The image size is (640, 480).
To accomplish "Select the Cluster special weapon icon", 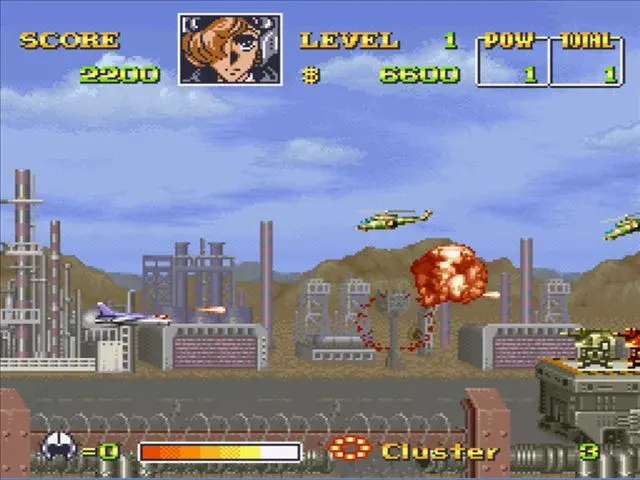I will pos(349,449).
